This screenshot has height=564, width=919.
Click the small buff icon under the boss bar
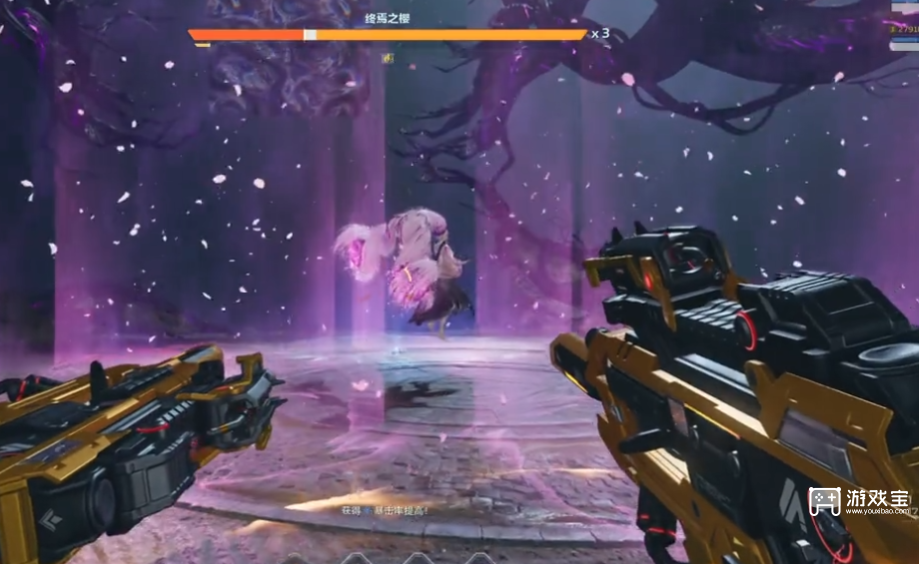(388, 59)
